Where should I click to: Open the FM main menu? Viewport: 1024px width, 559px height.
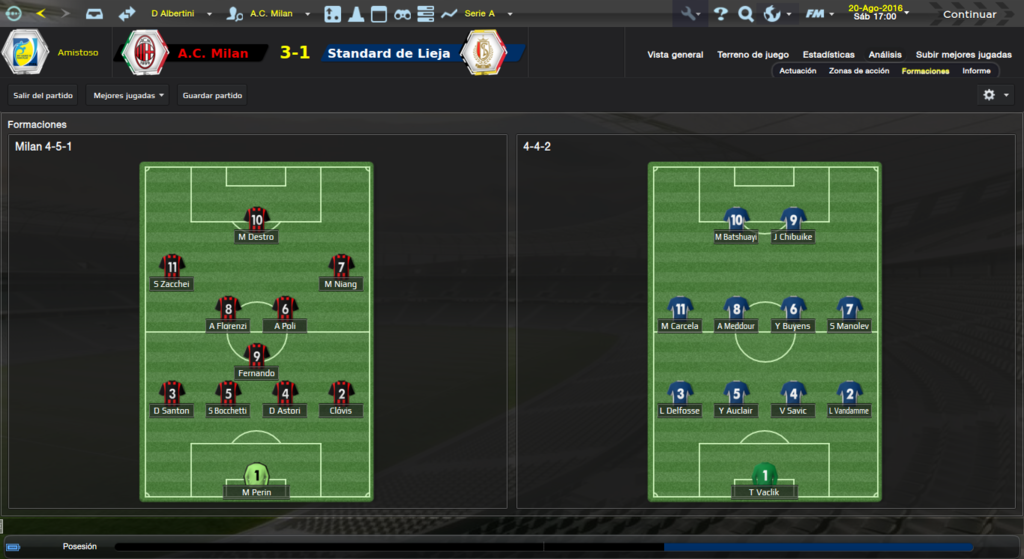click(x=820, y=14)
